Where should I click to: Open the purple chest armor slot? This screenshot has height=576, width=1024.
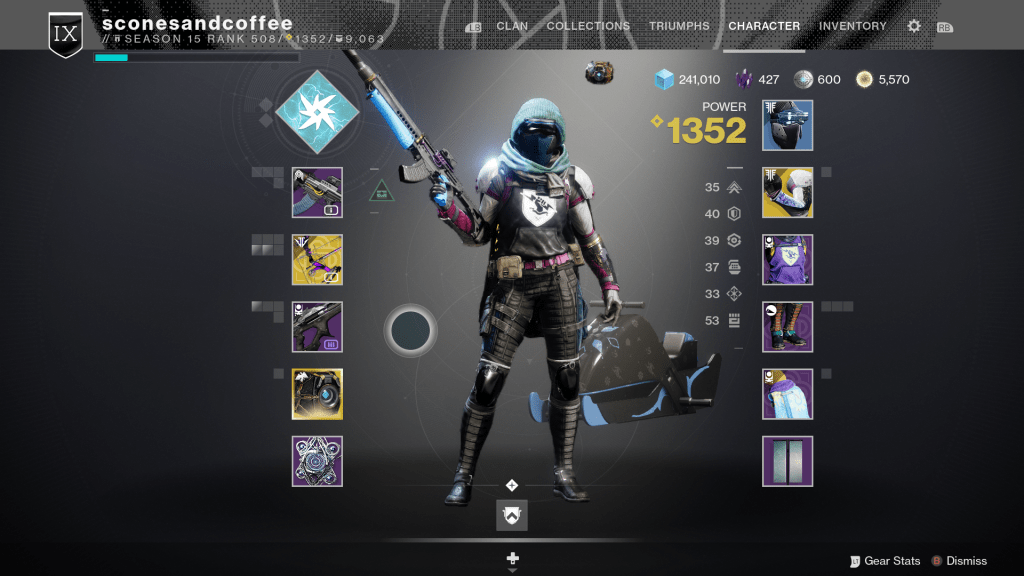[x=787, y=260]
